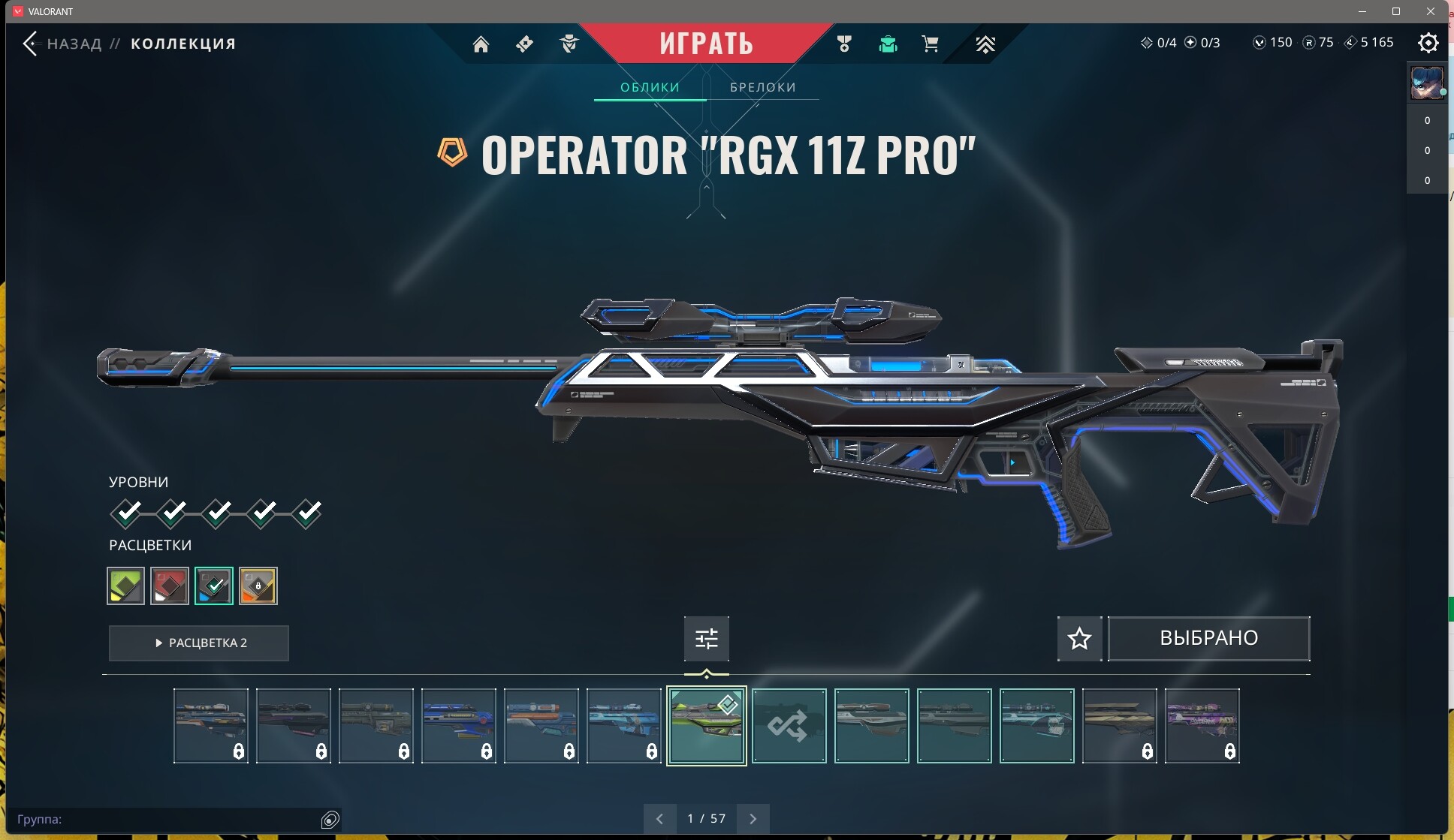Choose the green color variant swatch
The height and width of the screenshot is (840, 1454).
(x=125, y=586)
